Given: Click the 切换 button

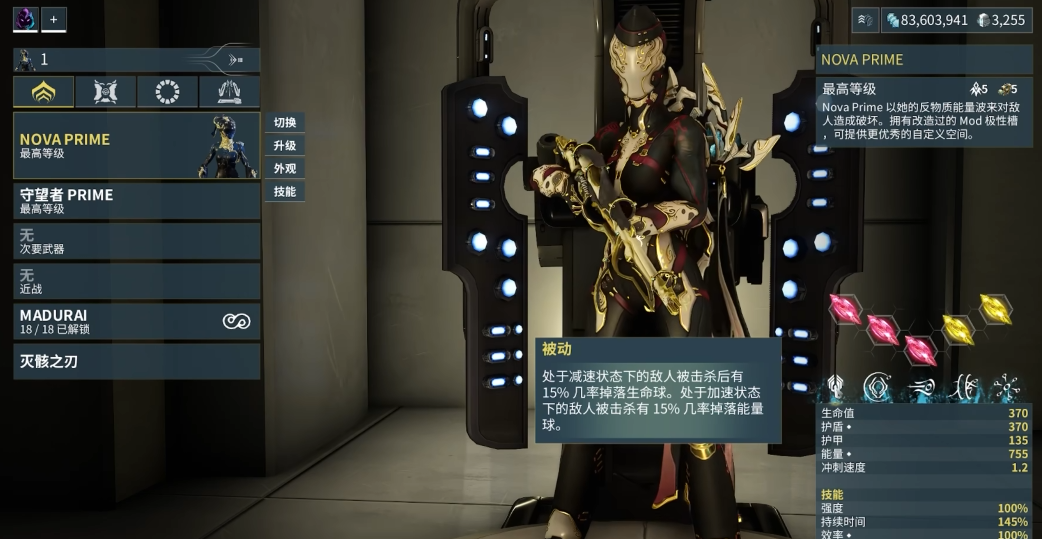Looking at the screenshot, I should (285, 123).
